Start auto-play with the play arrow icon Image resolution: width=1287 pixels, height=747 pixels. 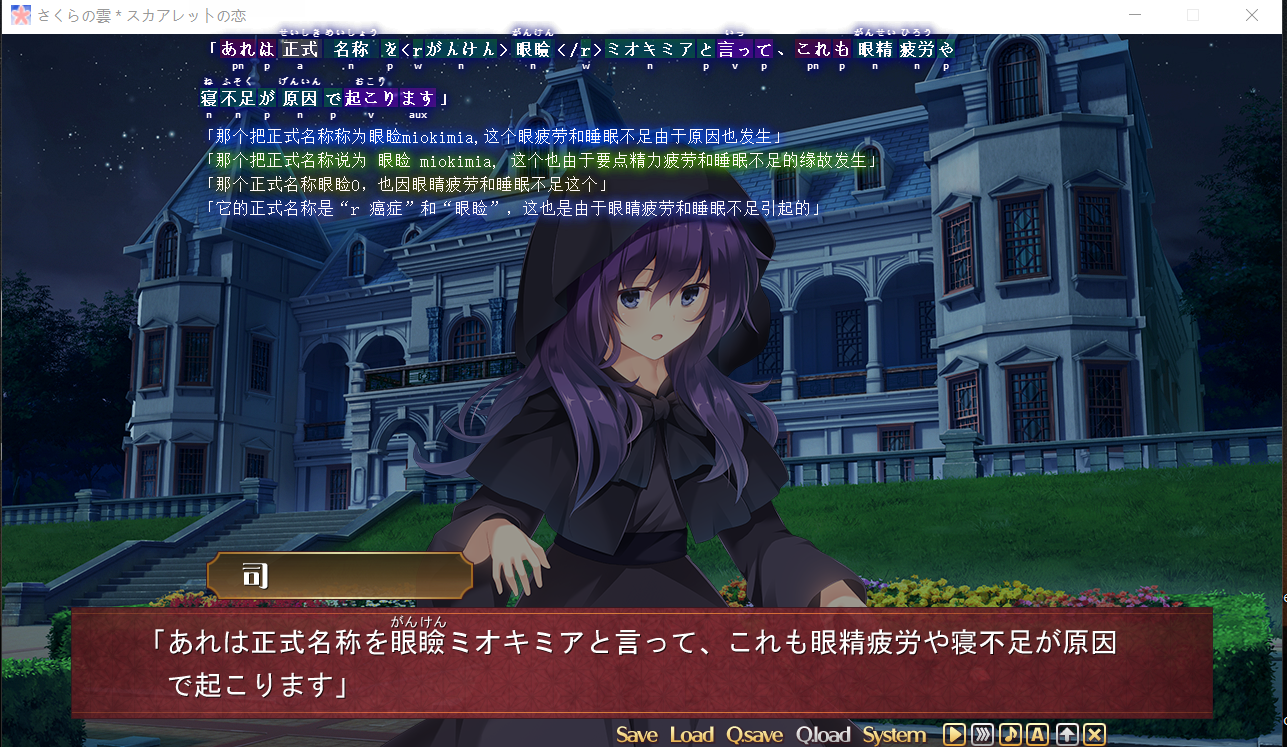(x=954, y=735)
